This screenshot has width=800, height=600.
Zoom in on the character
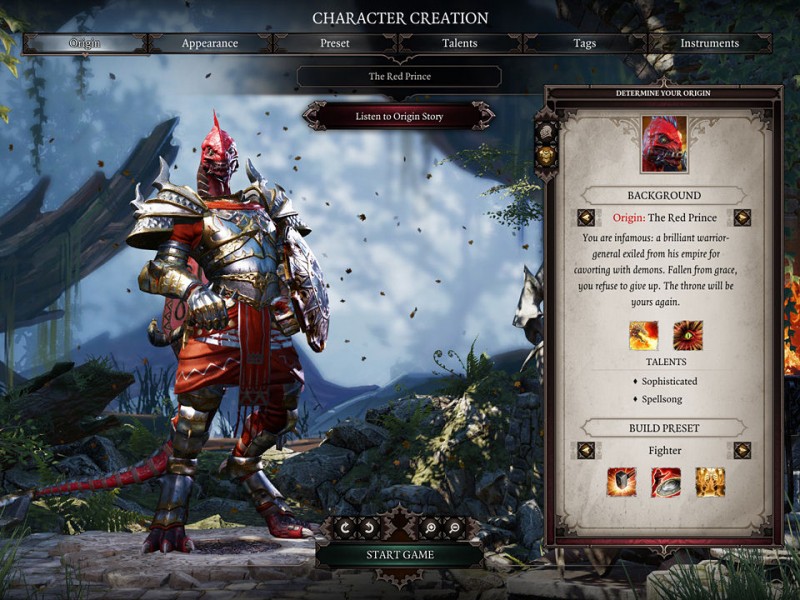(x=431, y=527)
